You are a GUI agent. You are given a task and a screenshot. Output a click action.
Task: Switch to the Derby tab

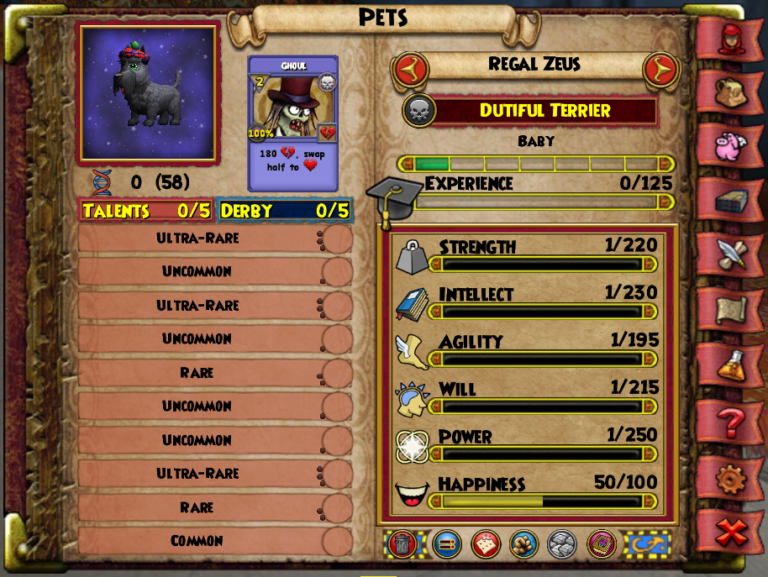pyautogui.click(x=284, y=211)
